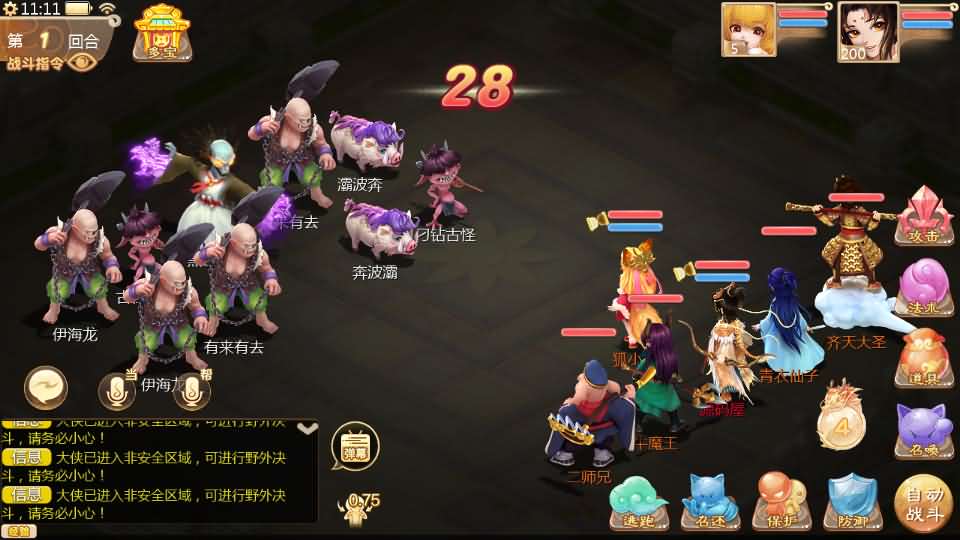
Task: Select the level 5 pet portrait
Action: pos(748,29)
